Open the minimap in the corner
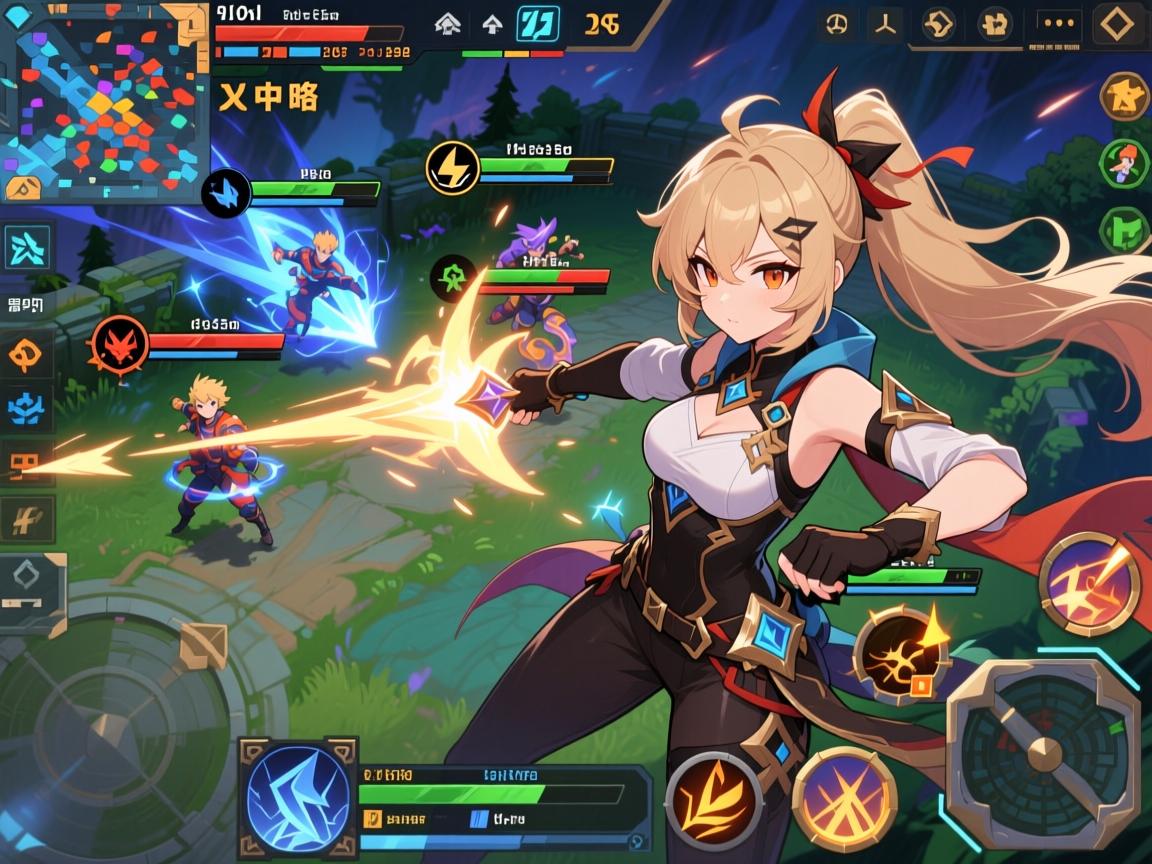This screenshot has height=864, width=1152. click(105, 100)
